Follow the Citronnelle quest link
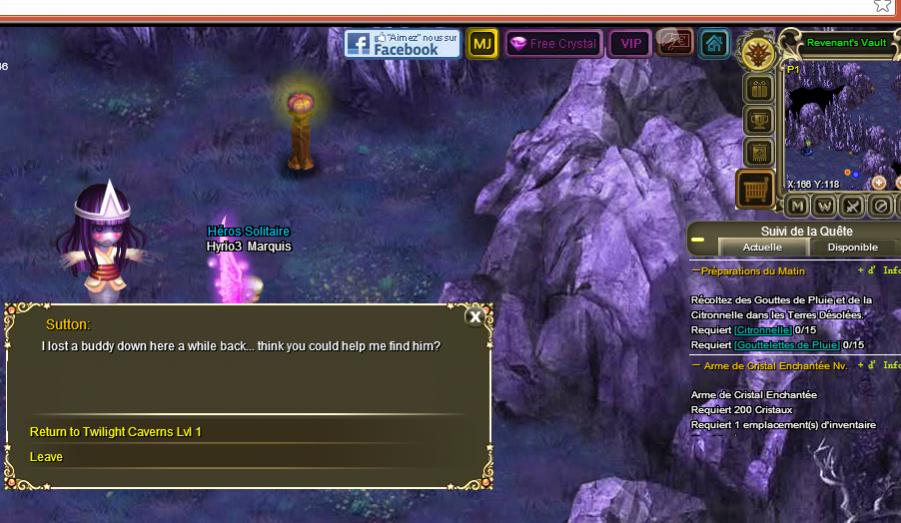 coord(763,330)
